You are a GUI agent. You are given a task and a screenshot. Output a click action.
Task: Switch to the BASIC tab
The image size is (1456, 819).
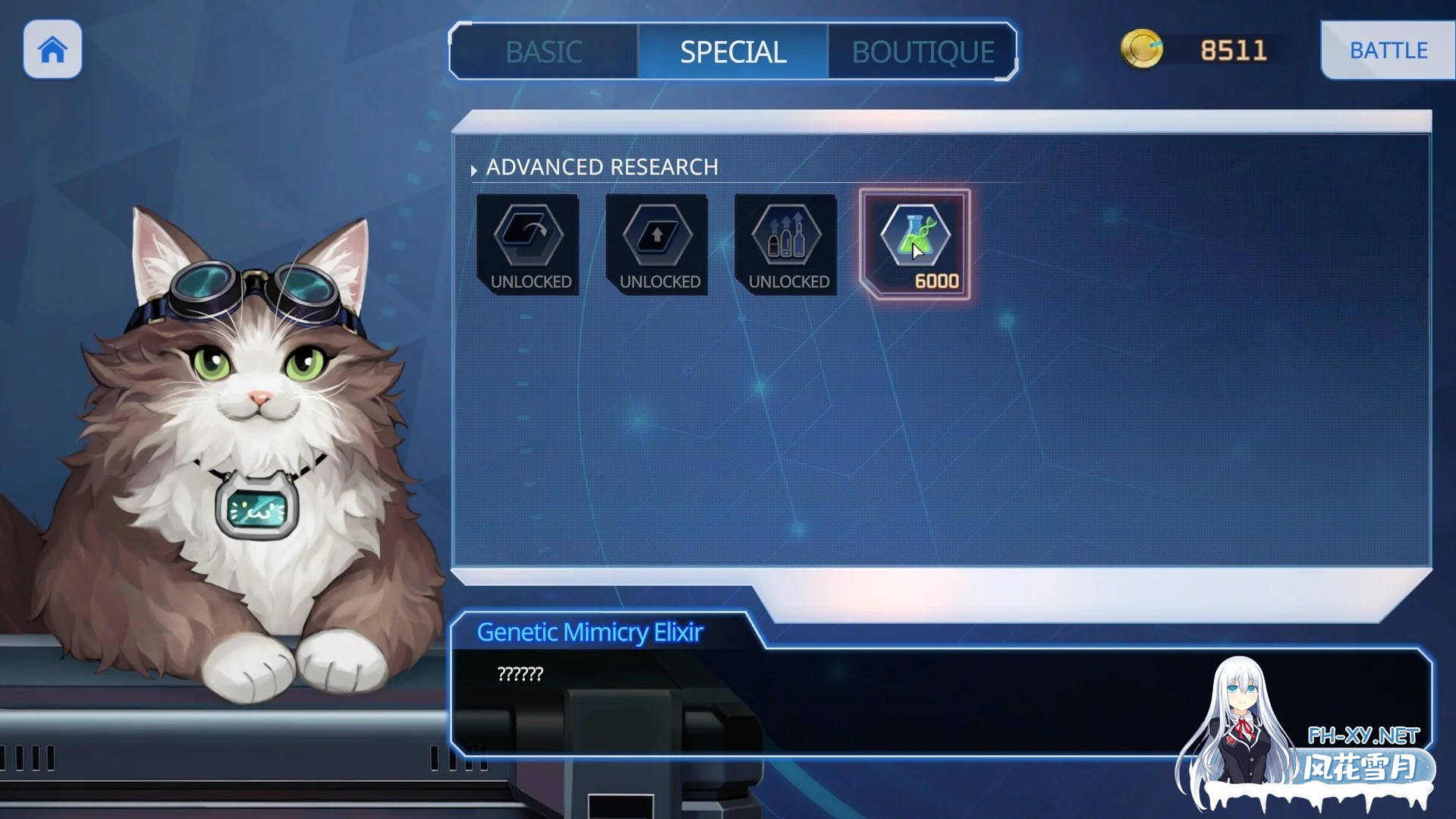coord(543,52)
